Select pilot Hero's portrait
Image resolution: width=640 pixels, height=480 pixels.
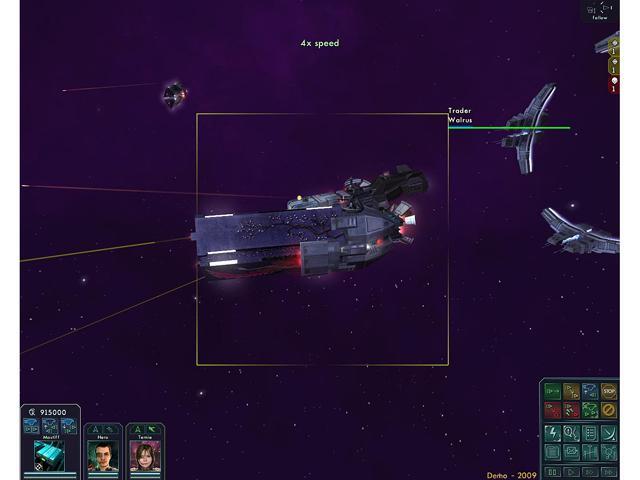click(104, 456)
